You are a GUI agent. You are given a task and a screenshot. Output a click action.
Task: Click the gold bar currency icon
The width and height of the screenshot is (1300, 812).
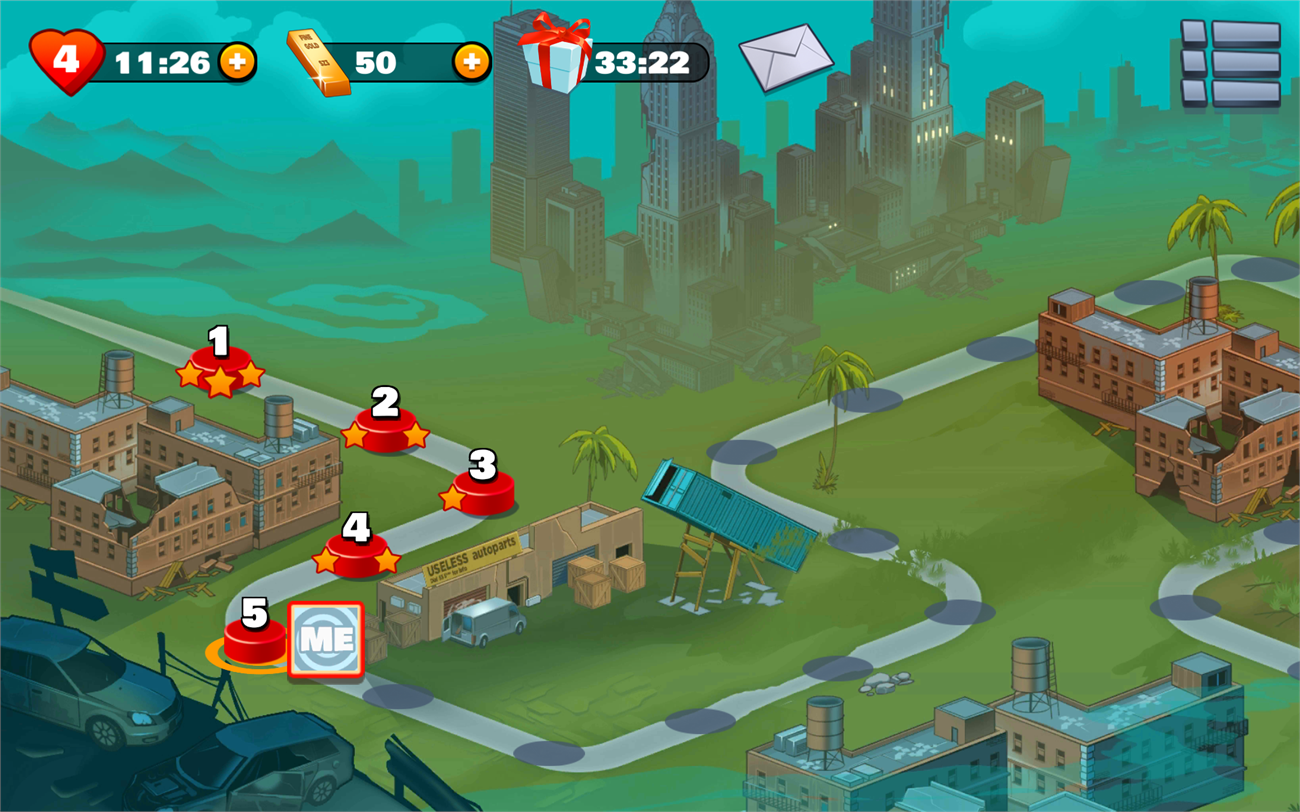coord(318,62)
